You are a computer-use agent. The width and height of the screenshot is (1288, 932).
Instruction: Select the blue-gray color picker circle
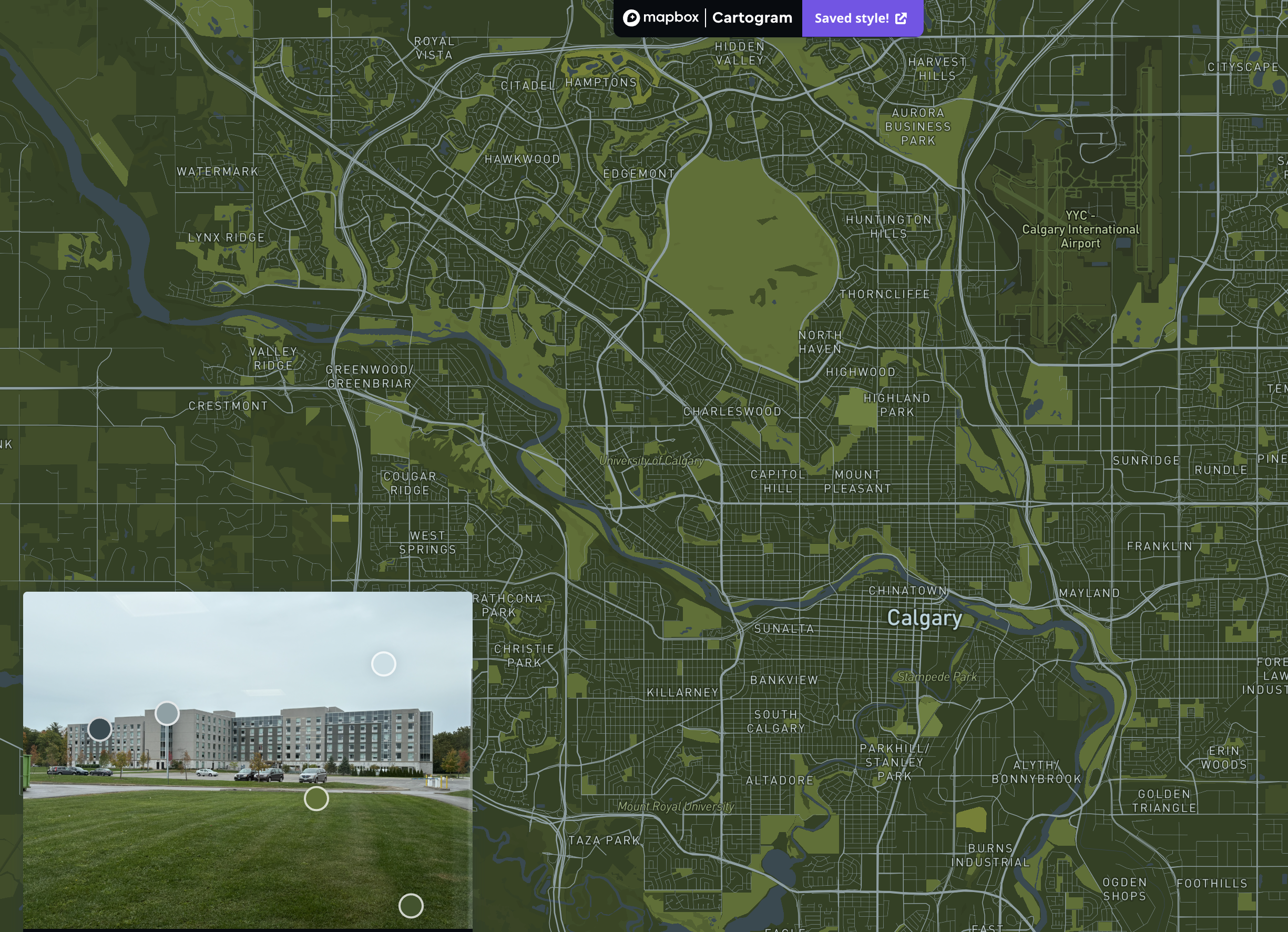point(167,713)
